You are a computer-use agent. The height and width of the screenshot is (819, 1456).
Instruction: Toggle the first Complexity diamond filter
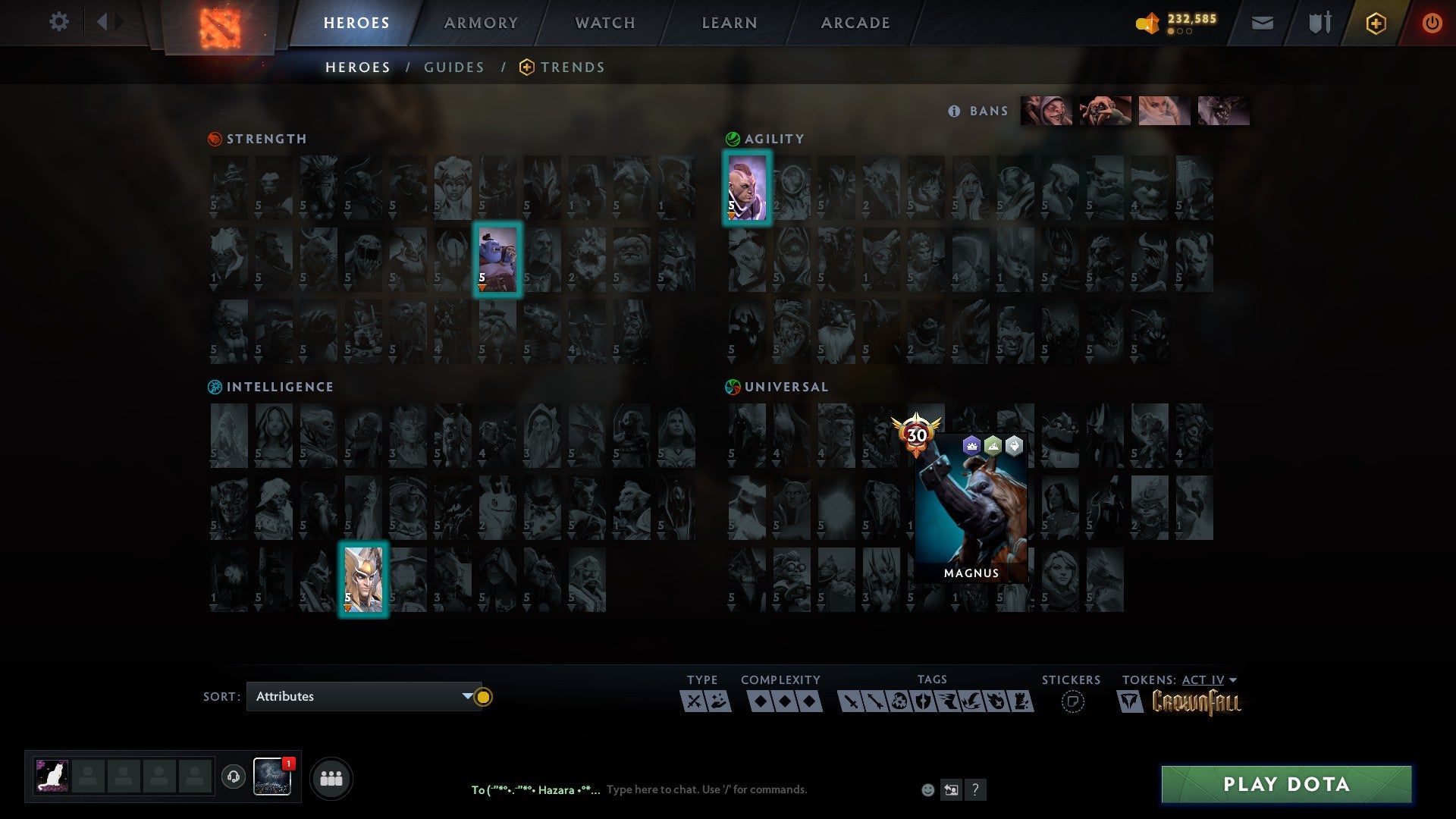(x=761, y=700)
